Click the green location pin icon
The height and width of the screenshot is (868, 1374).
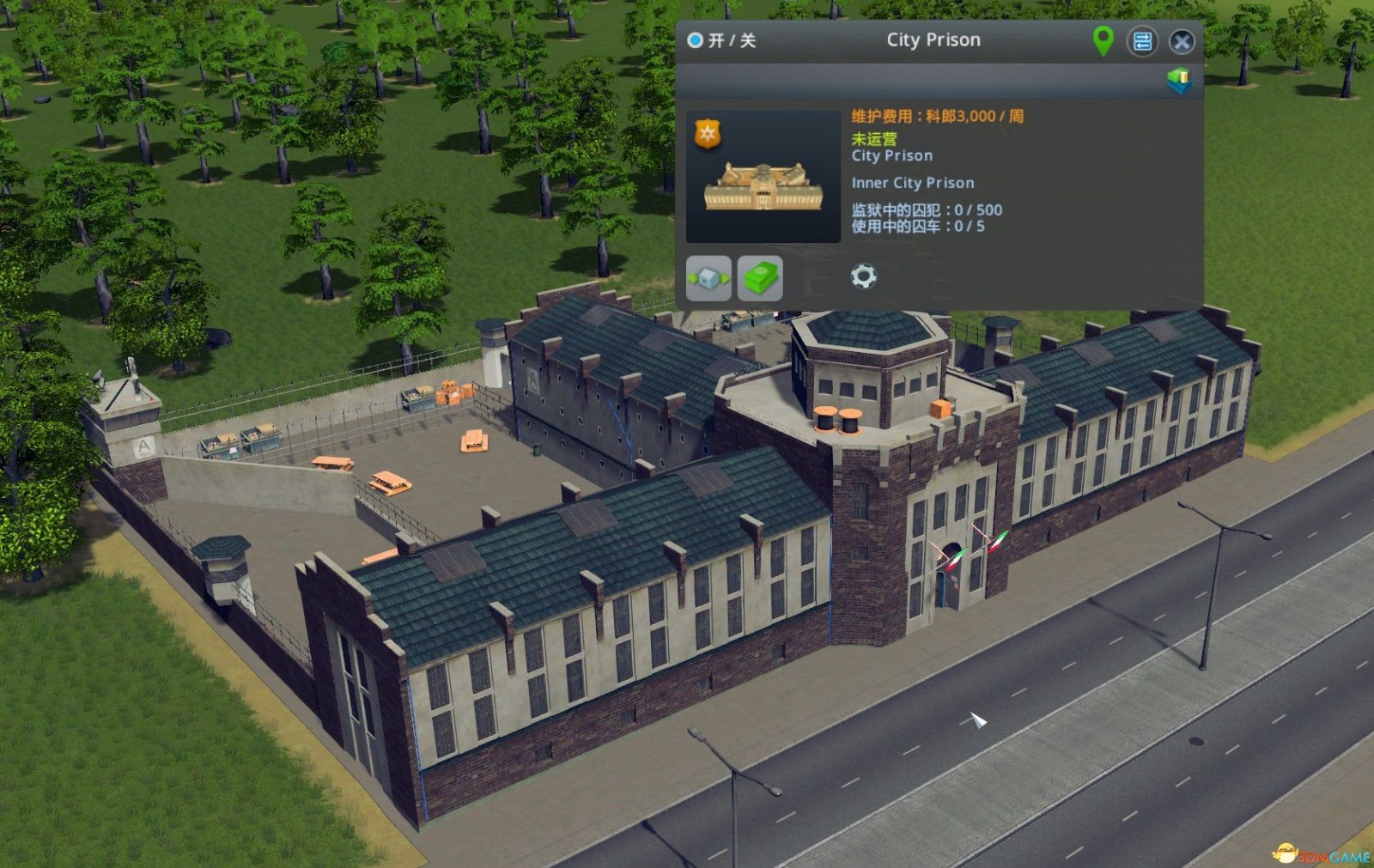pos(1103,40)
